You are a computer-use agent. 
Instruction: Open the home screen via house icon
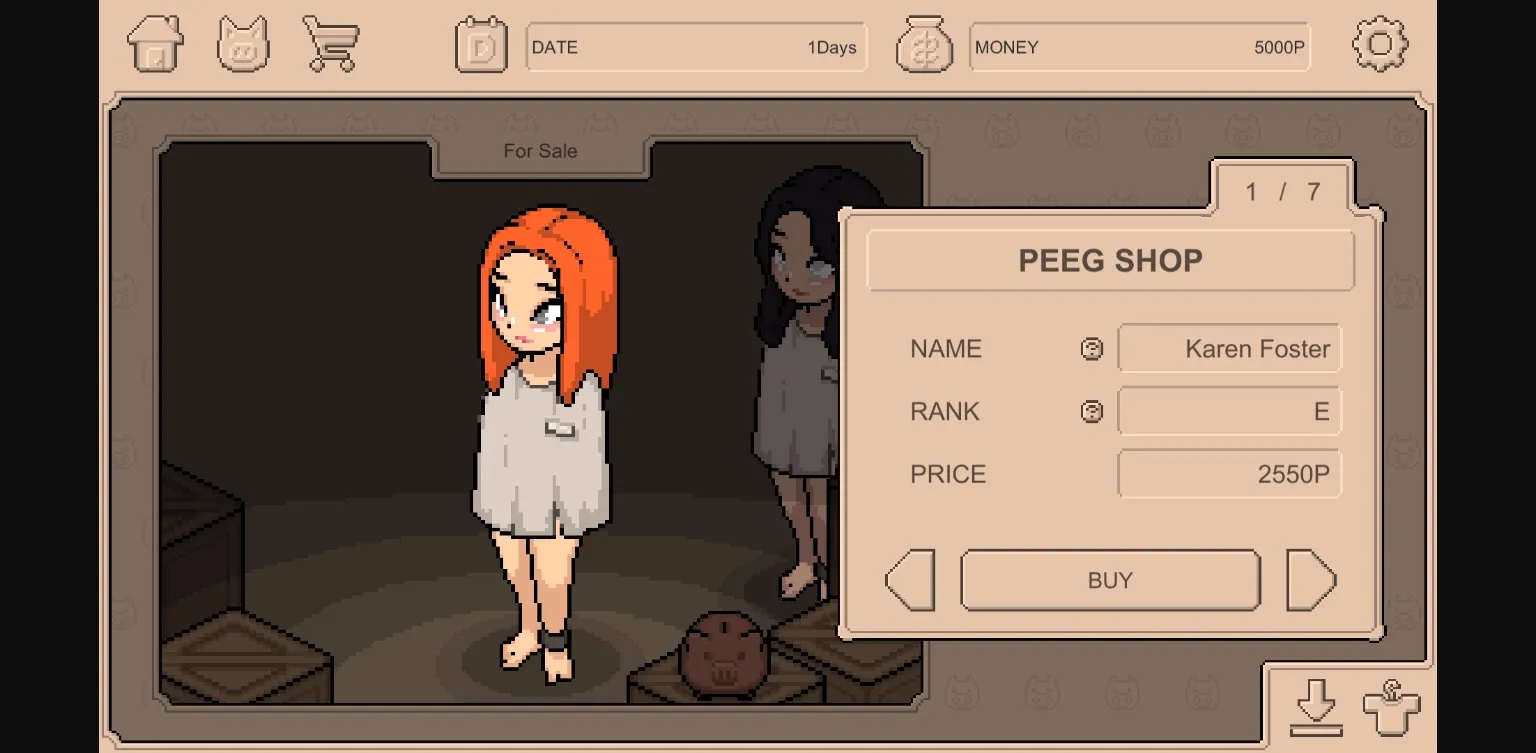(x=155, y=44)
